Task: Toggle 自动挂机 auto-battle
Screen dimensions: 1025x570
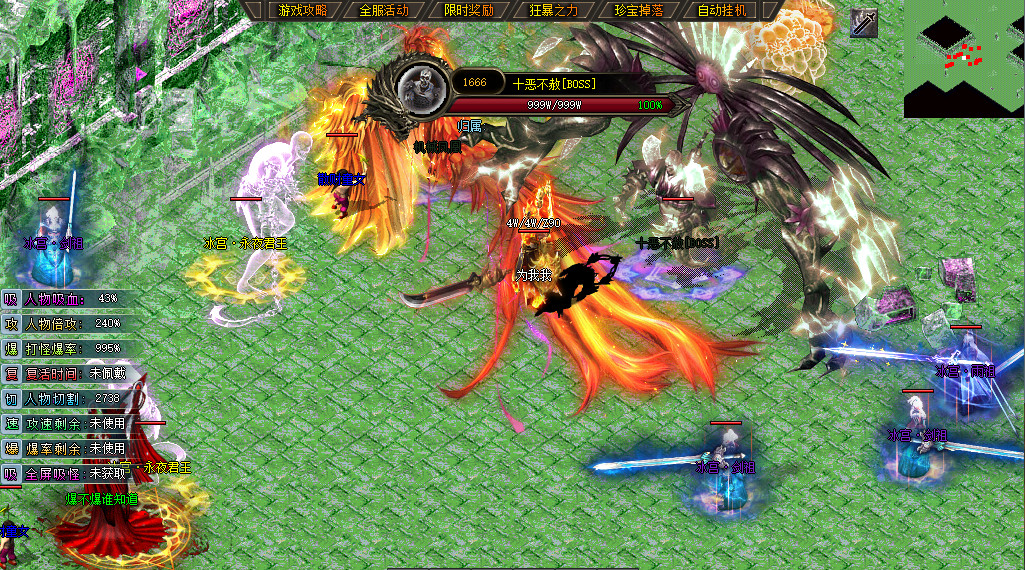Action: 721,11
